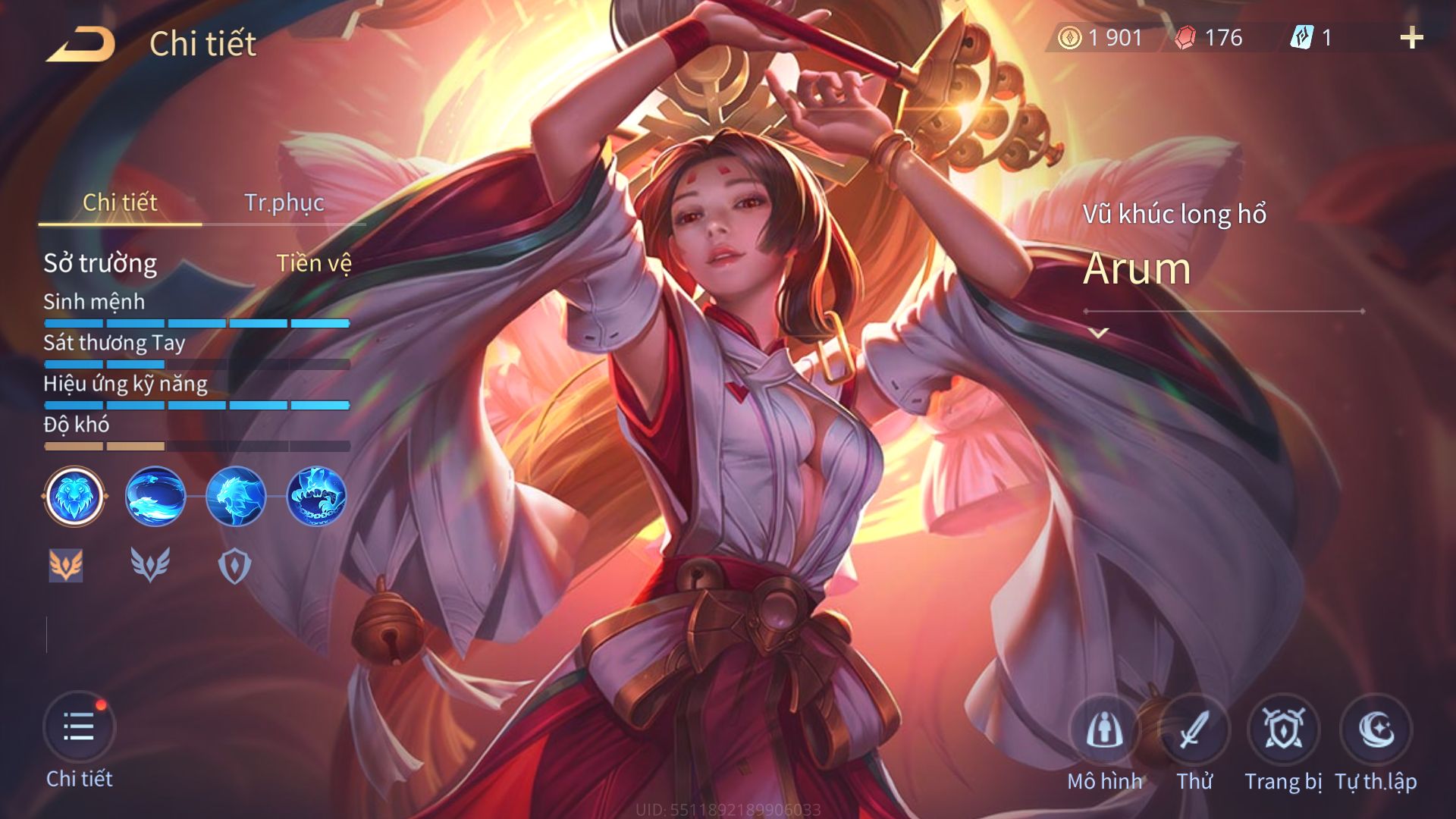Select the shield emblem icon

234,566
